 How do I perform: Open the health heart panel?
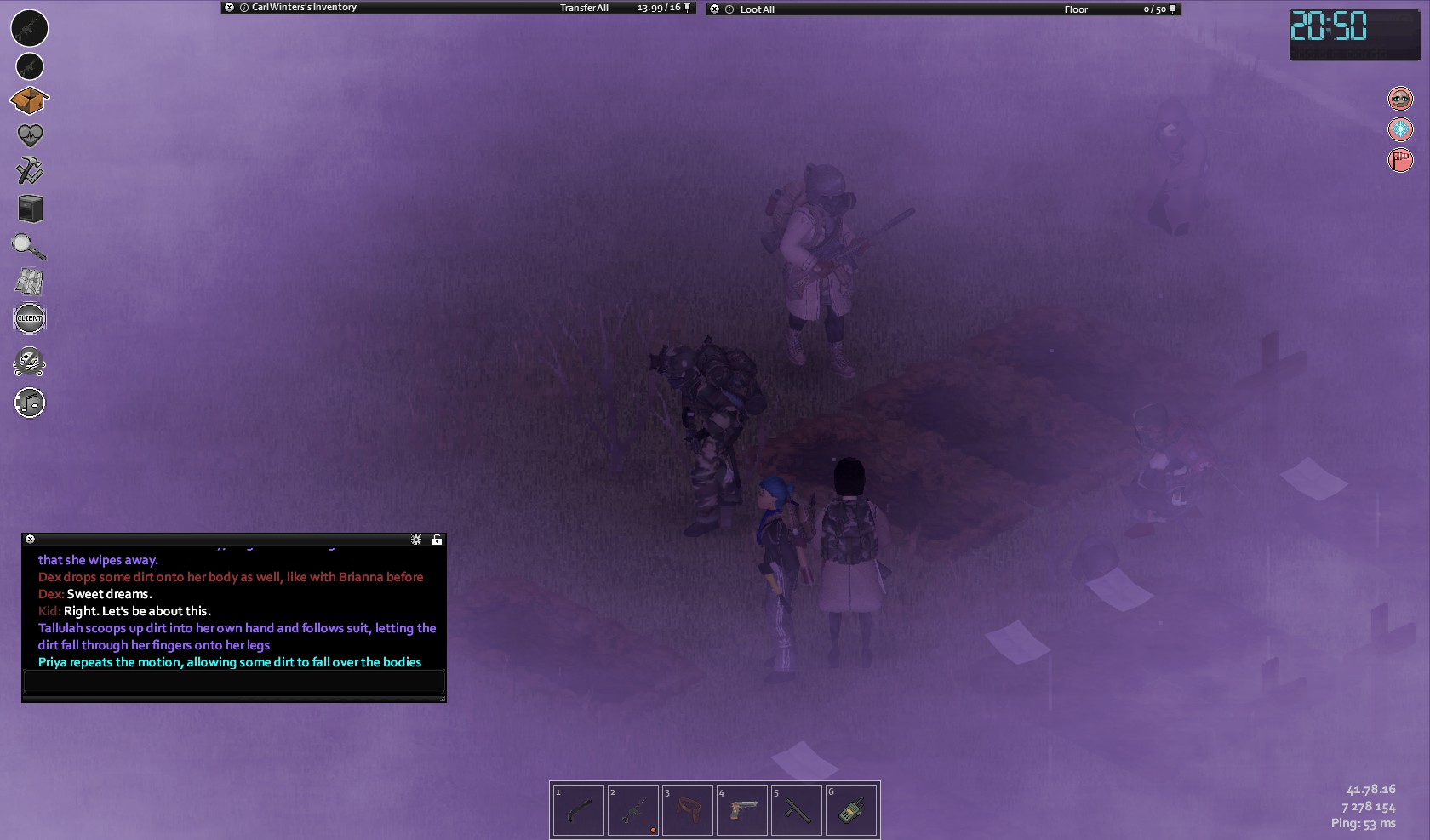[x=30, y=135]
